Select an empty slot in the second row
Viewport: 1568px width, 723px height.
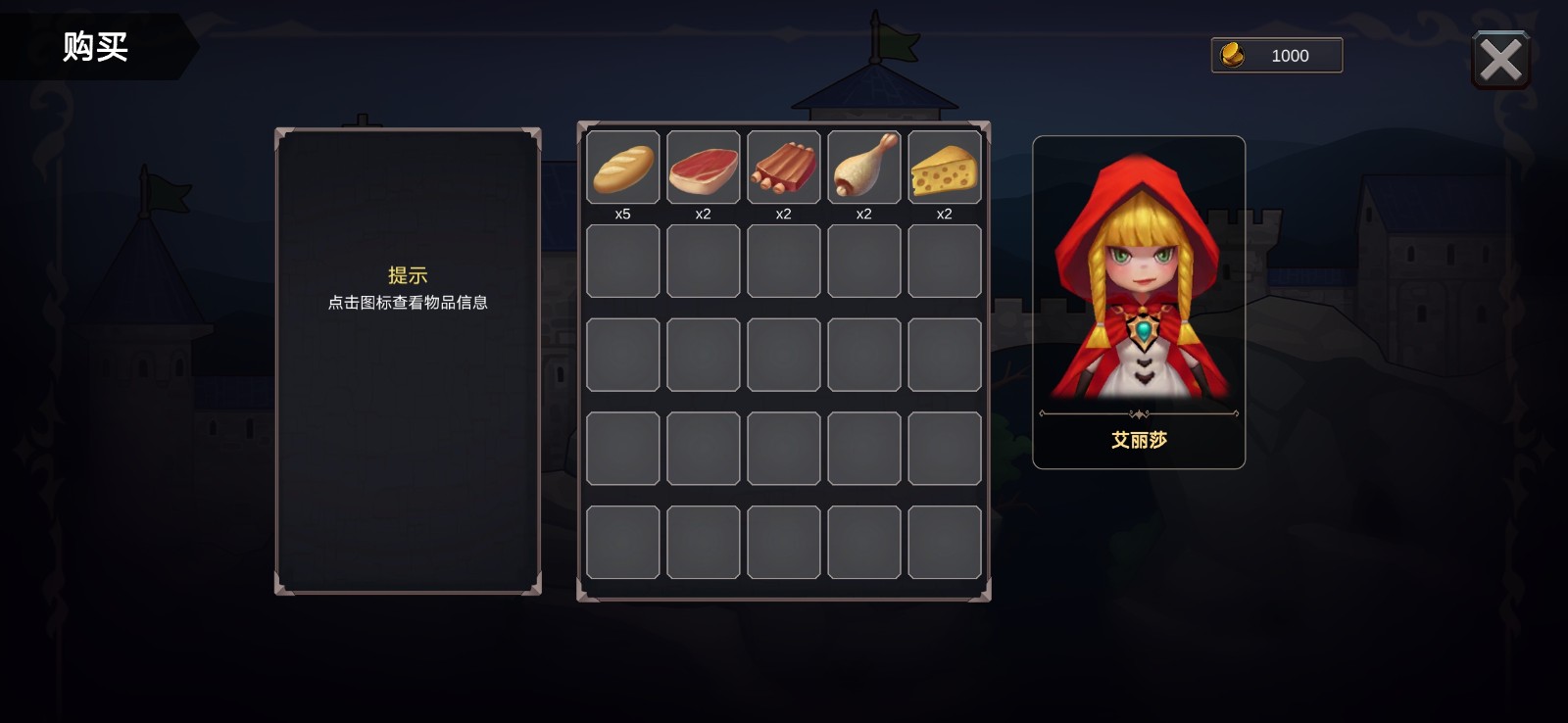(x=622, y=262)
